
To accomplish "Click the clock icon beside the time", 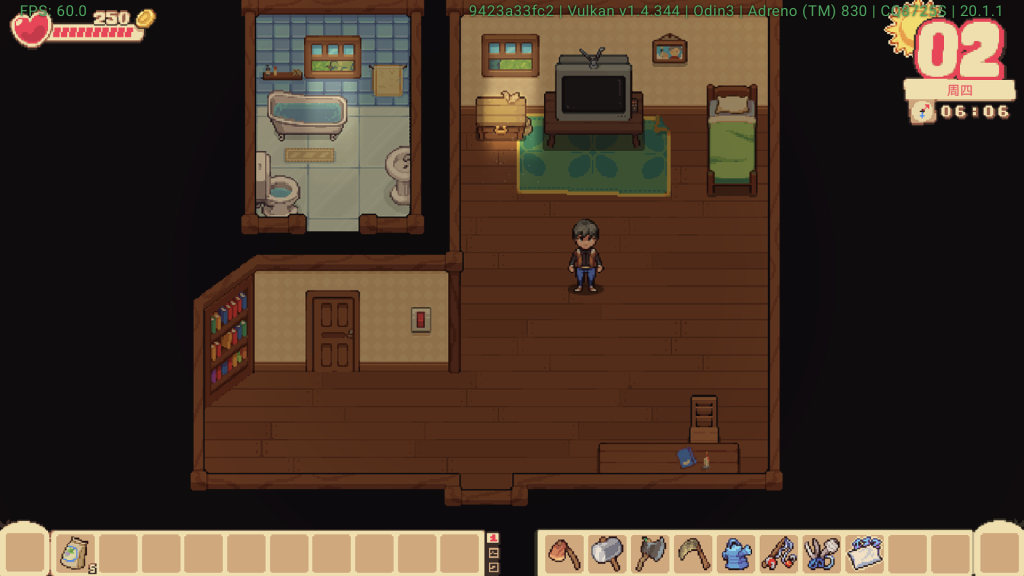I will click(922, 111).
